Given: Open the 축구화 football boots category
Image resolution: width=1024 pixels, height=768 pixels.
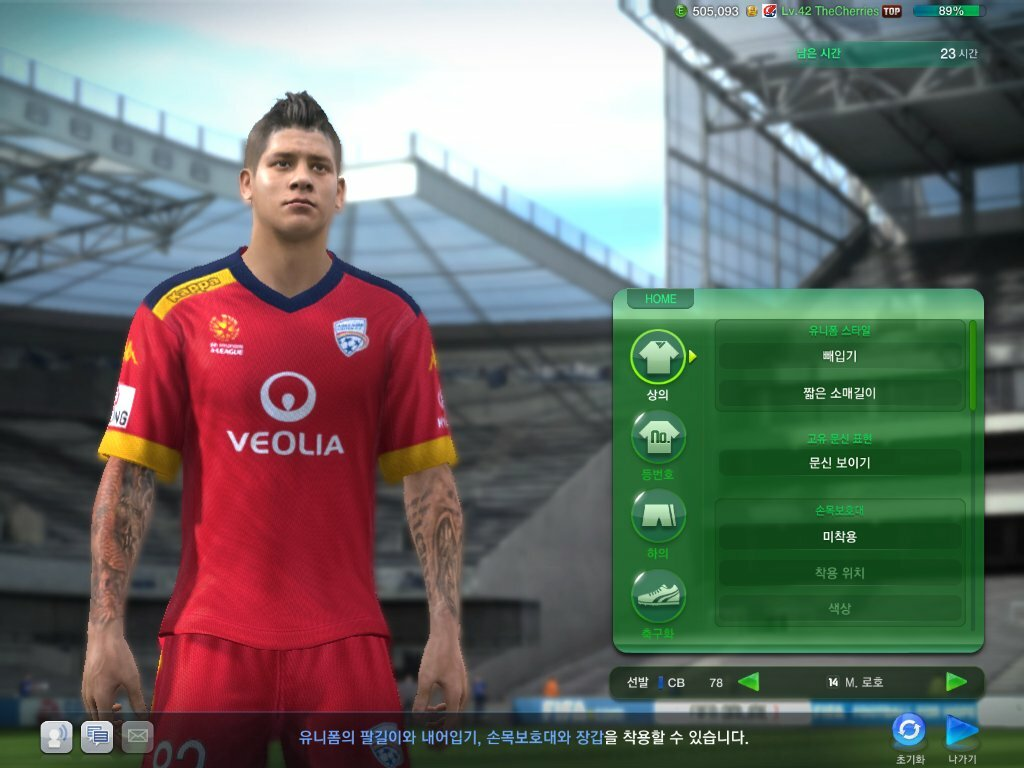Looking at the screenshot, I should [x=658, y=596].
